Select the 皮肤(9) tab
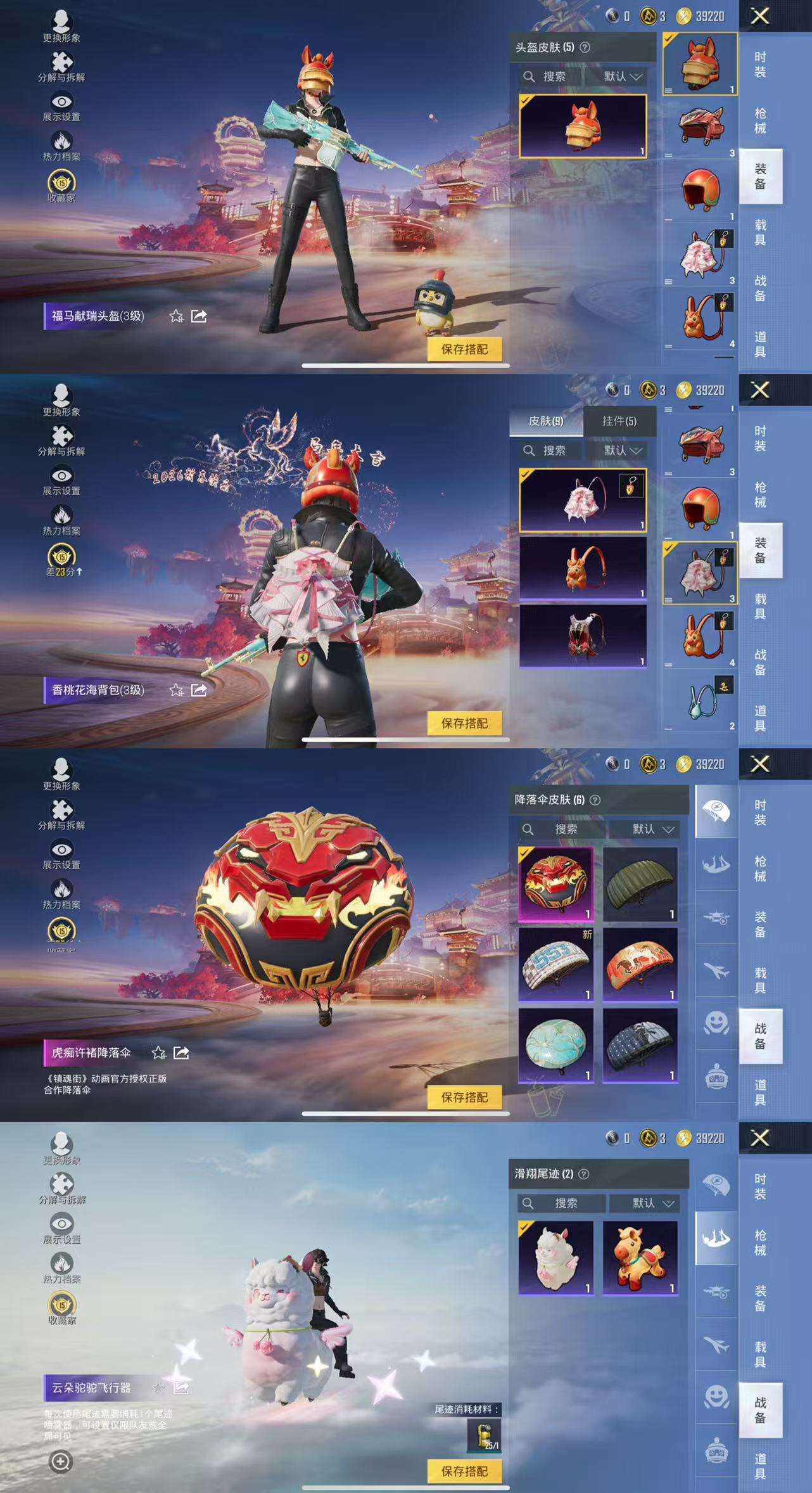Screen dimensions: 812x1493 (546, 421)
